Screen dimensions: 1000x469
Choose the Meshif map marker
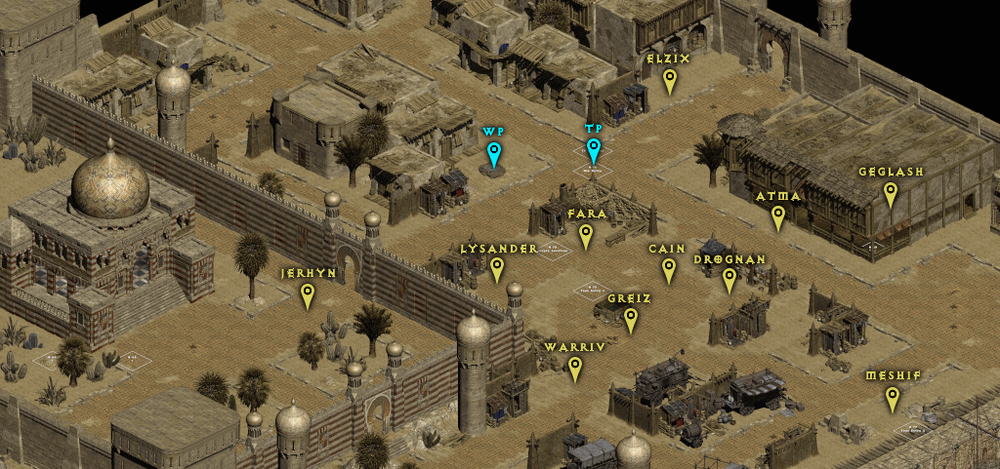pyautogui.click(x=892, y=398)
